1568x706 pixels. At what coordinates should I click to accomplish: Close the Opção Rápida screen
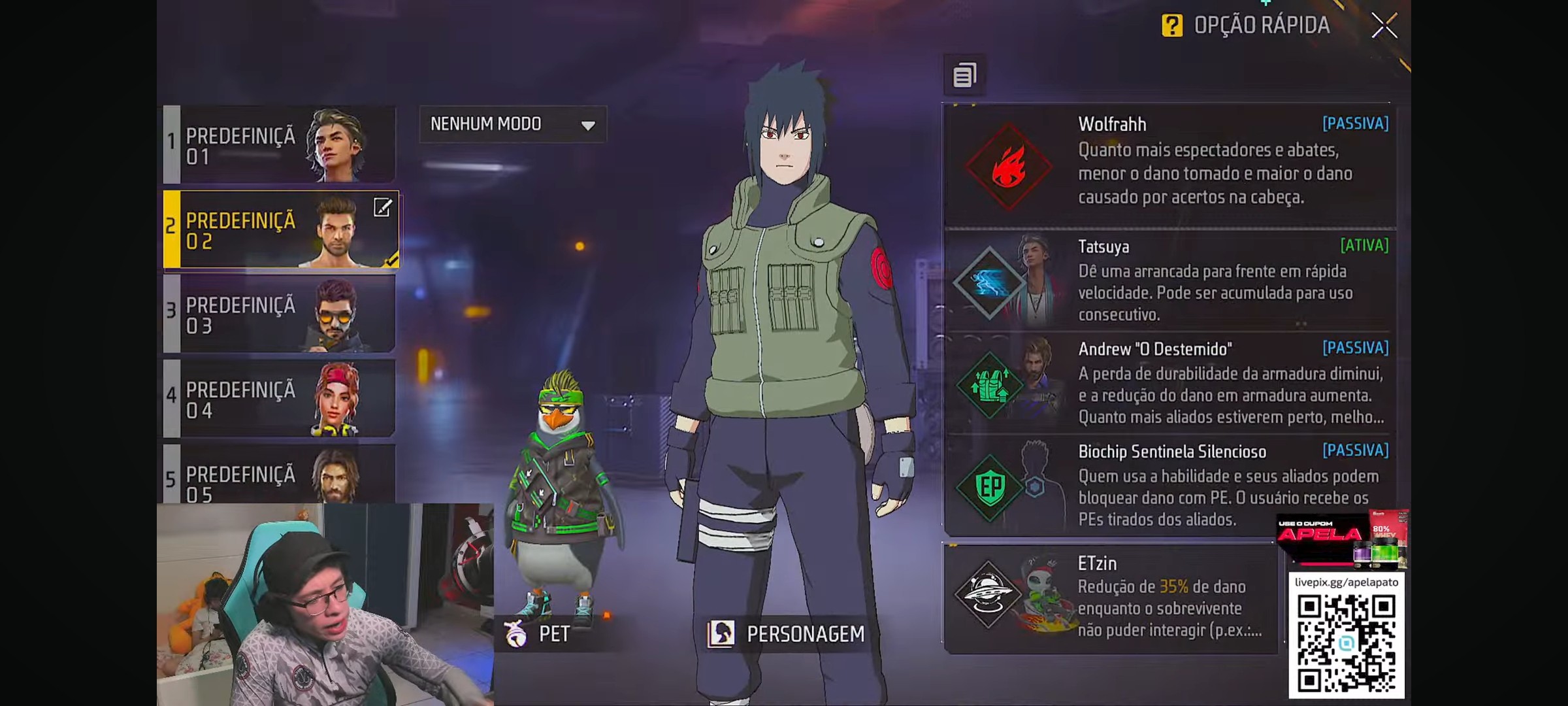click(x=1384, y=26)
